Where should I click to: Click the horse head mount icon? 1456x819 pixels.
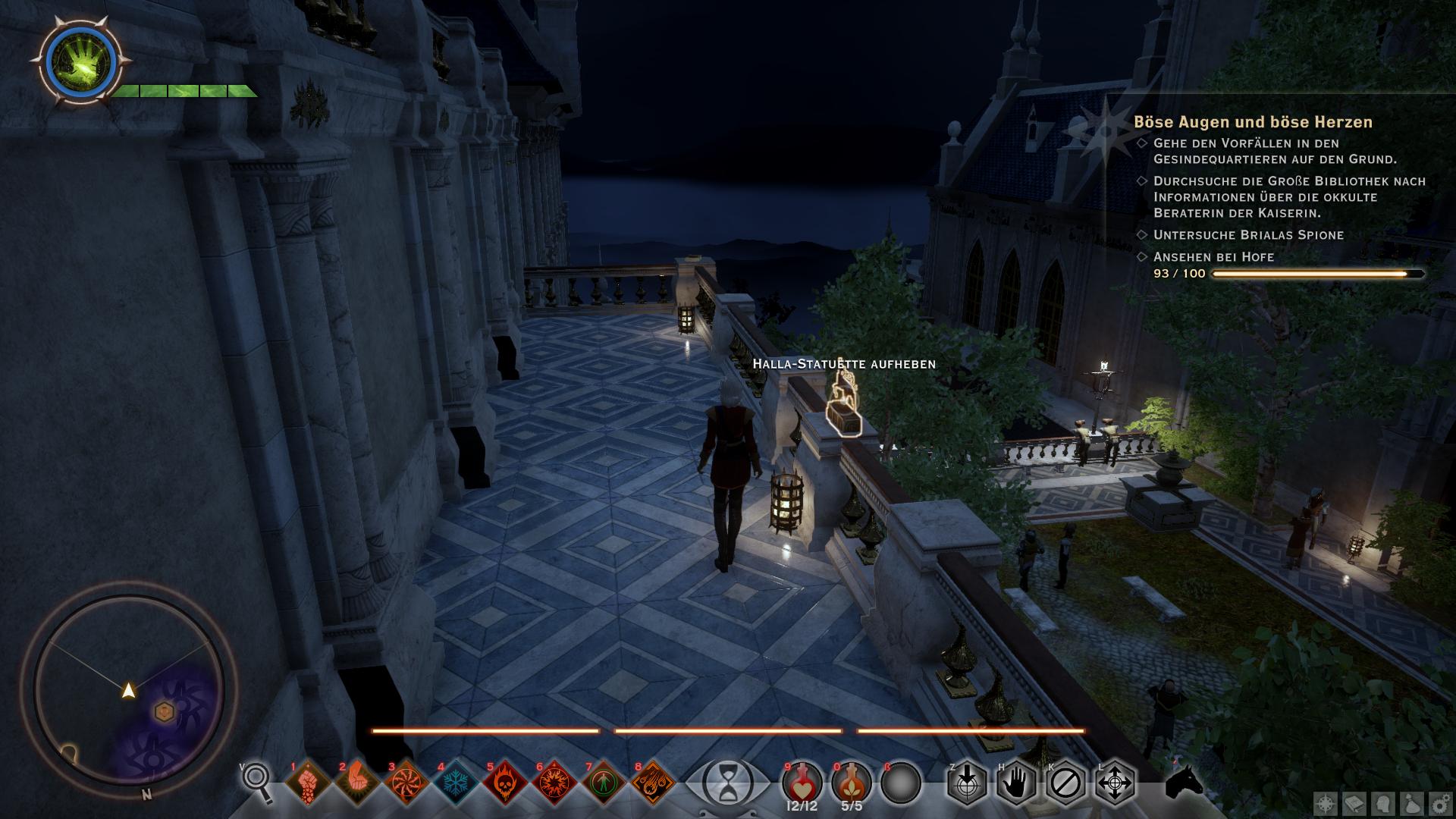coord(1184,782)
